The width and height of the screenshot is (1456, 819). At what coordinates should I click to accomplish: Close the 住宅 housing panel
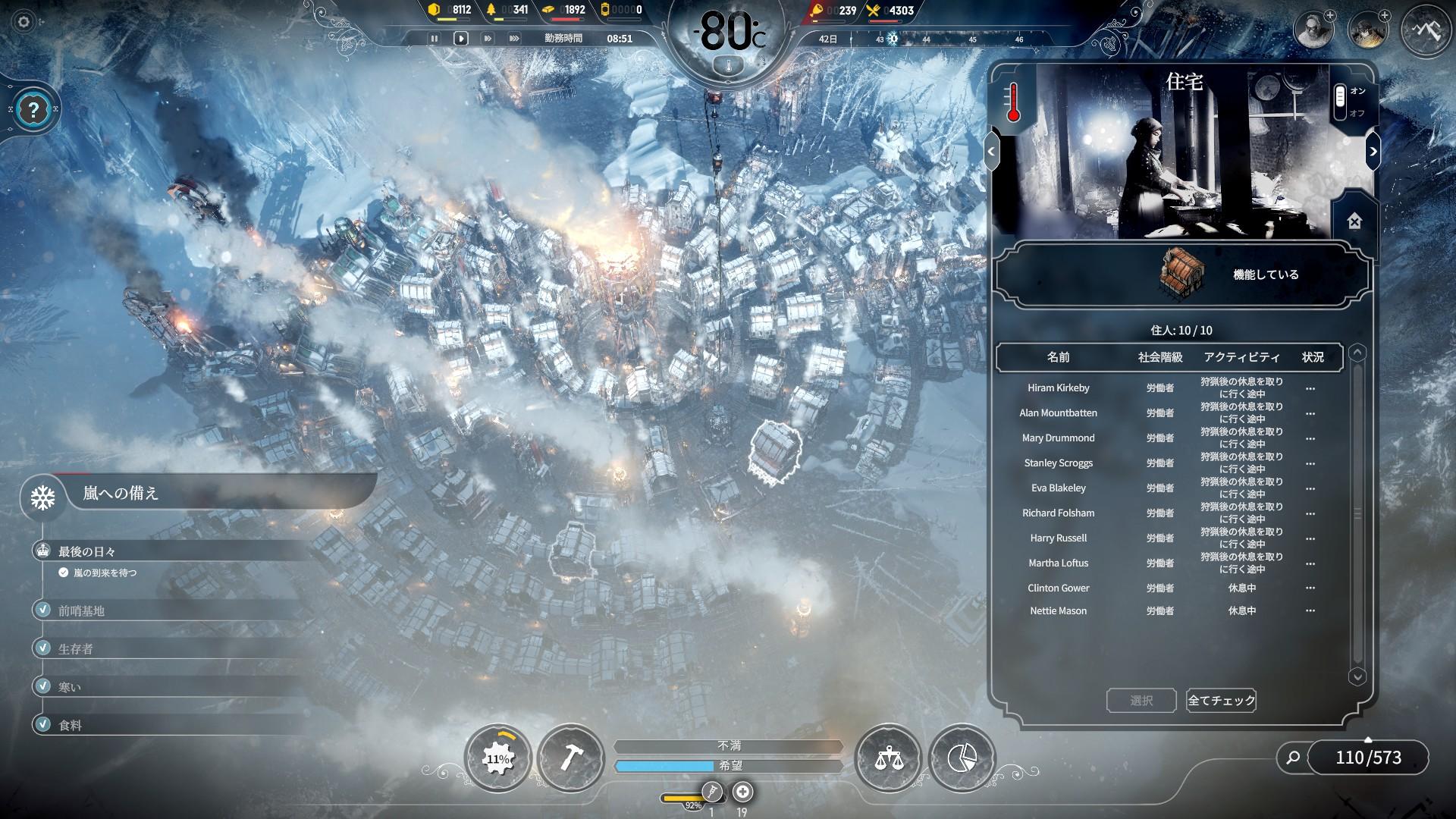coord(1354,221)
